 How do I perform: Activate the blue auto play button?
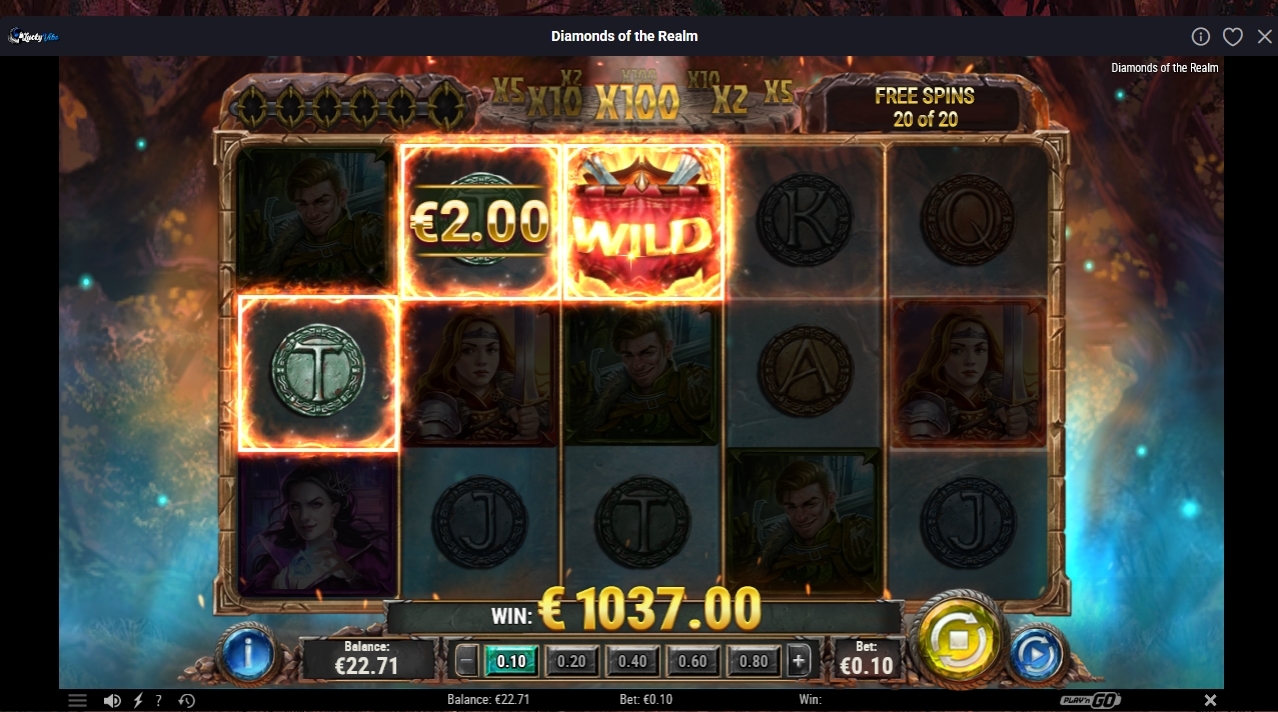[x=1036, y=655]
